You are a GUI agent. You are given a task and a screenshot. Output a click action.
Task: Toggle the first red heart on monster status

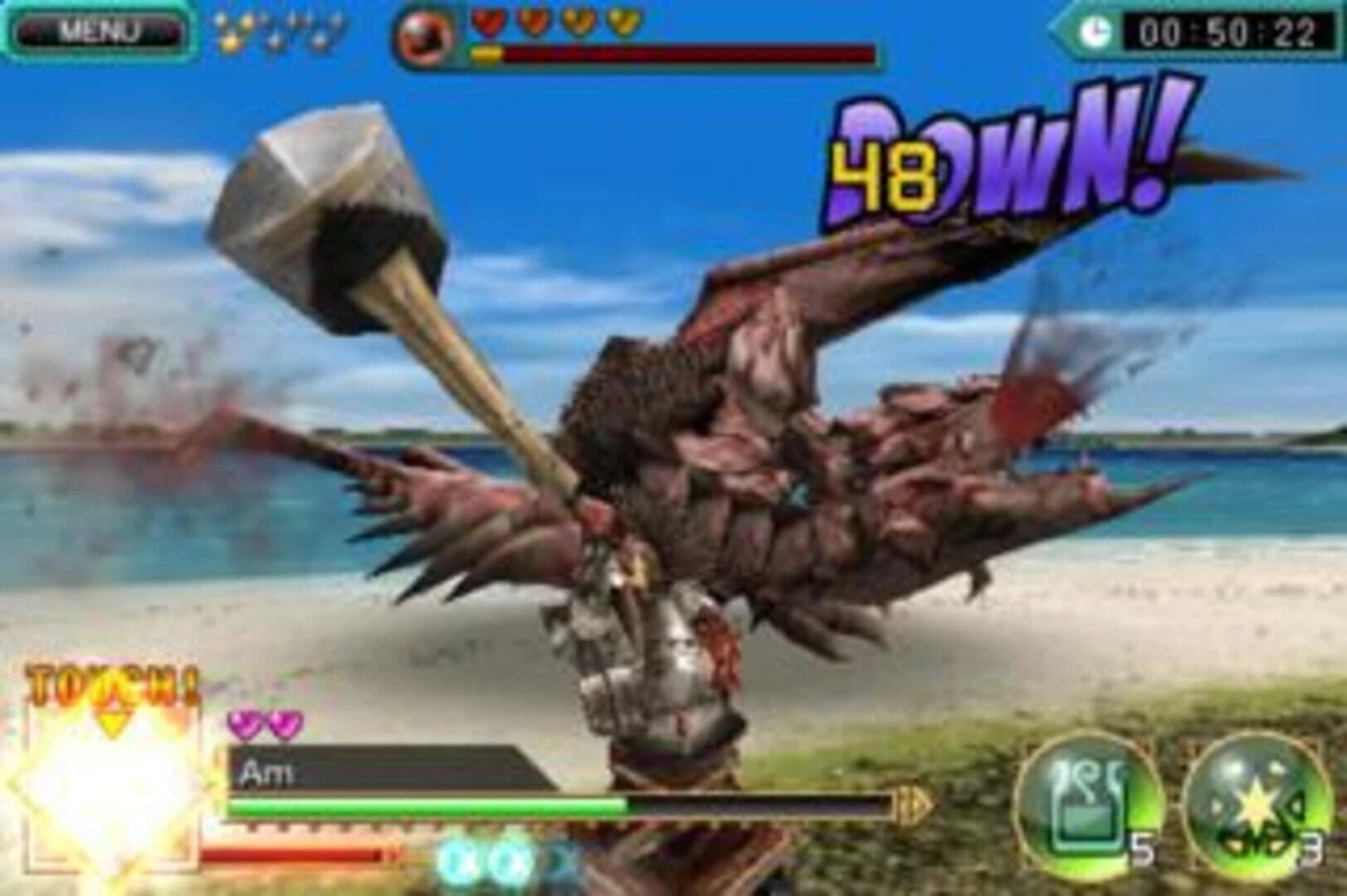[x=489, y=23]
